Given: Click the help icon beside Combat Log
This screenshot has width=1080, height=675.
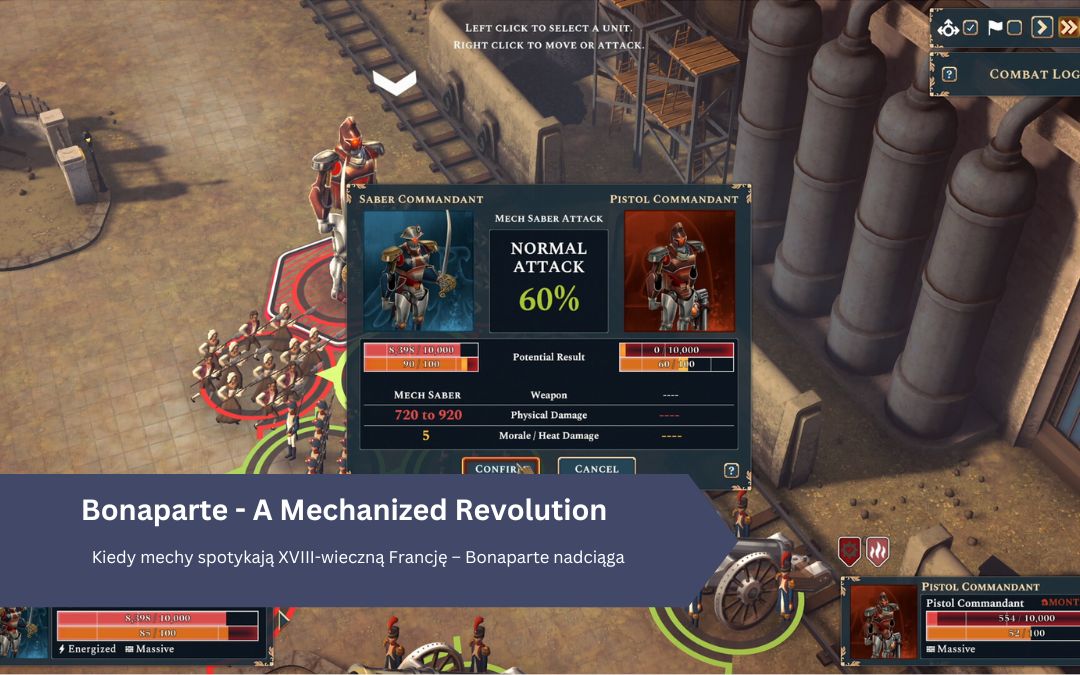Looking at the screenshot, I should pos(949,74).
